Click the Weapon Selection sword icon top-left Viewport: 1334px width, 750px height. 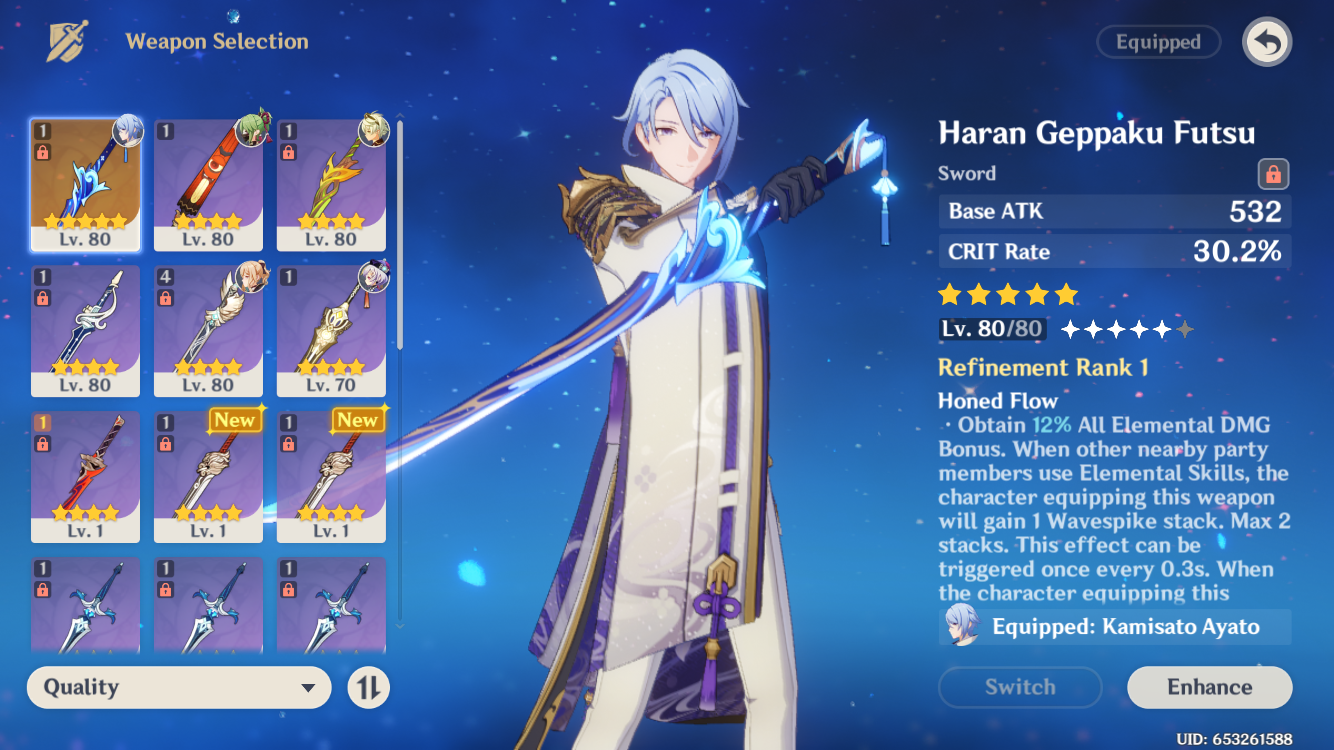coord(66,41)
